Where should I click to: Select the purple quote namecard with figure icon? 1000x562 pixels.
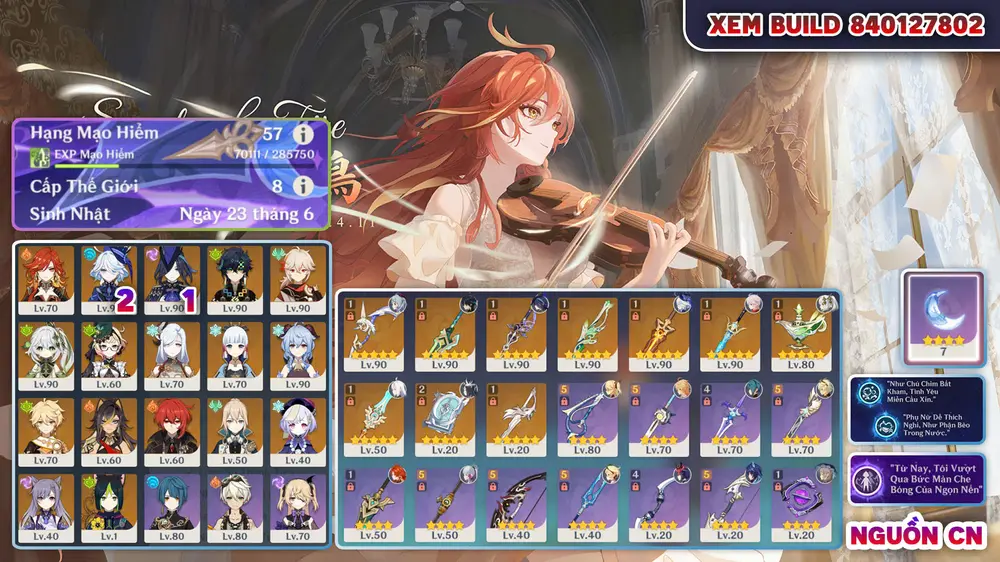(916, 479)
